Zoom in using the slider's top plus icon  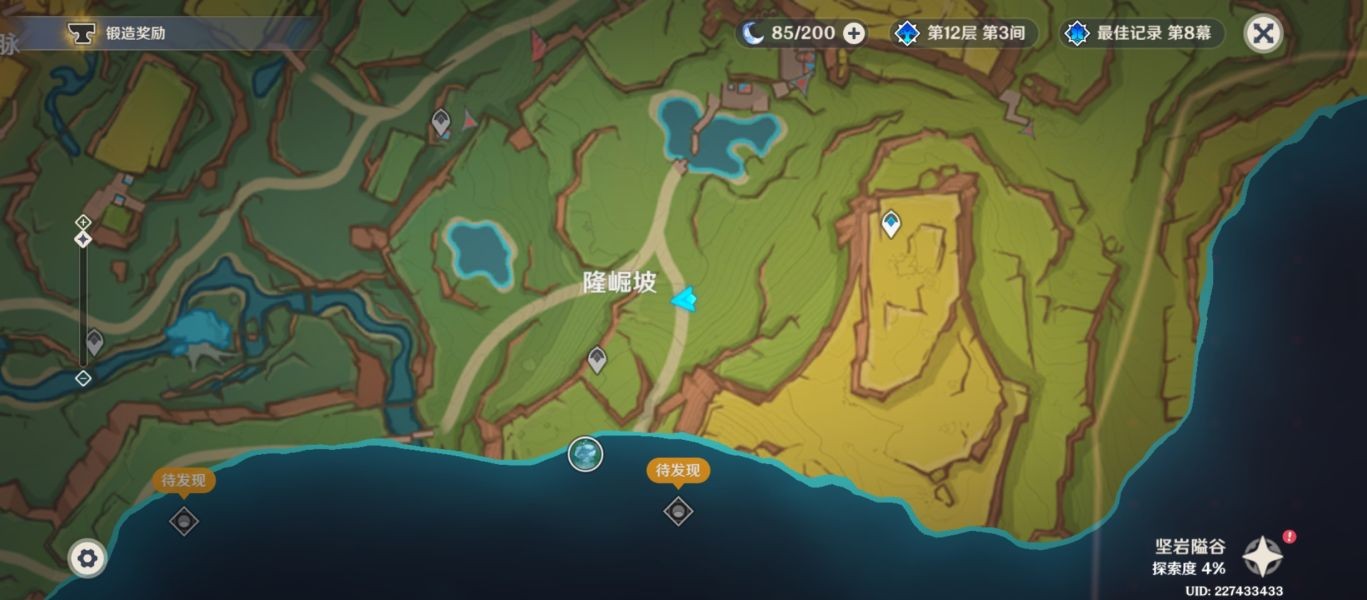click(x=83, y=221)
